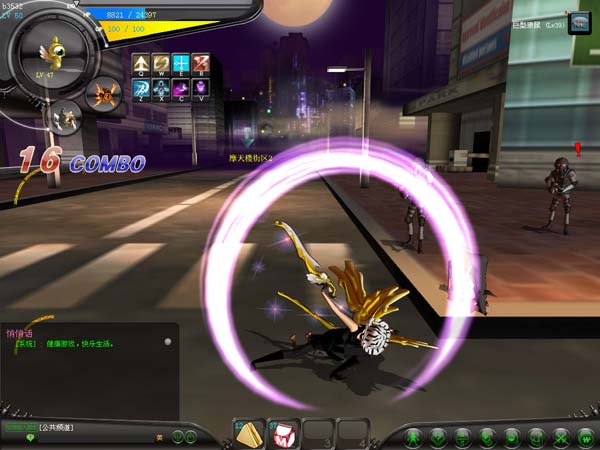Image resolution: width=600 pixels, height=450 pixels.
Task: Open the monitor icon at top right
Action: click(x=580, y=24)
